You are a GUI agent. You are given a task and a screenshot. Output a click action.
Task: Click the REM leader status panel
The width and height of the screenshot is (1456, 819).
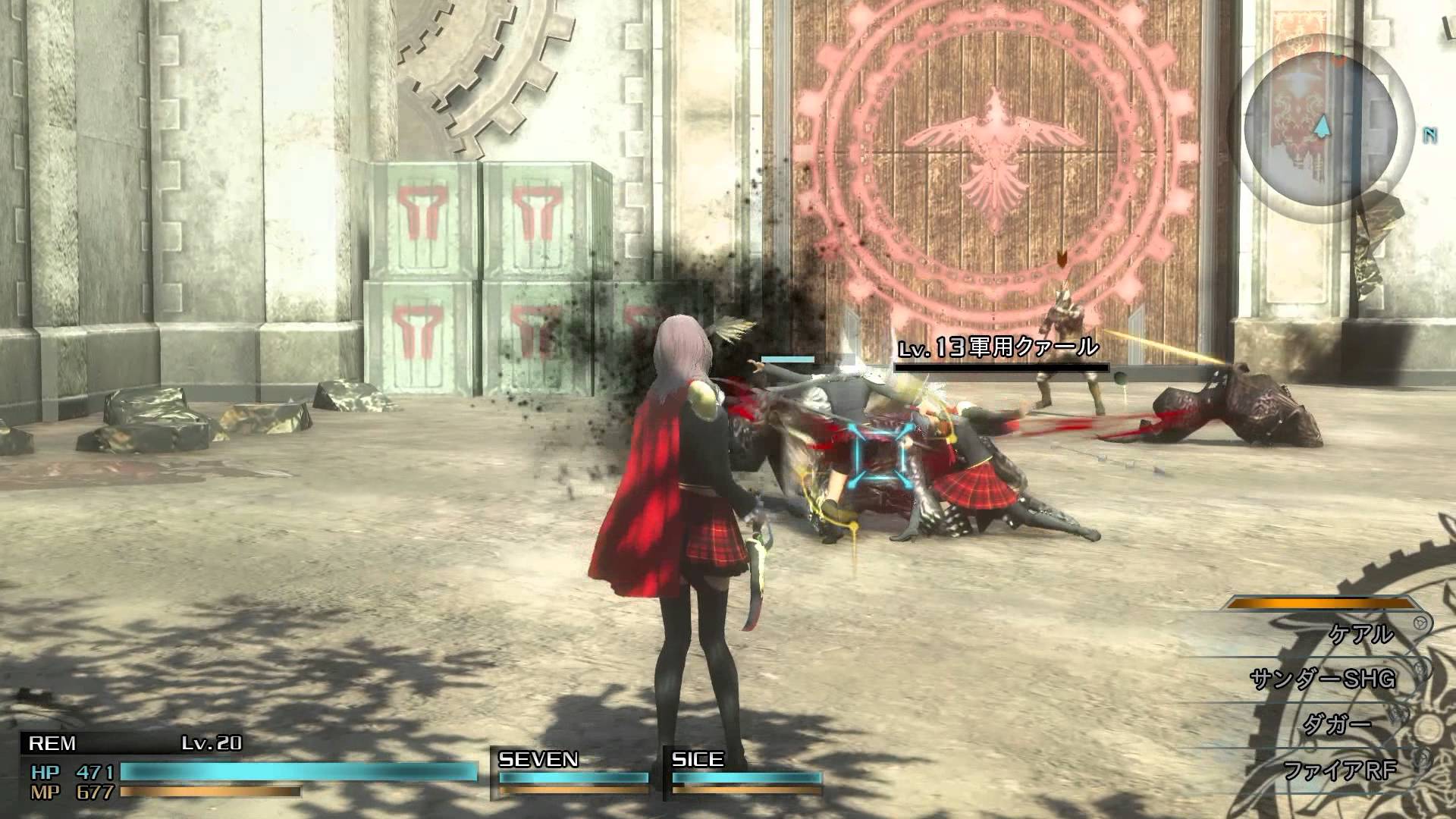coord(250,767)
